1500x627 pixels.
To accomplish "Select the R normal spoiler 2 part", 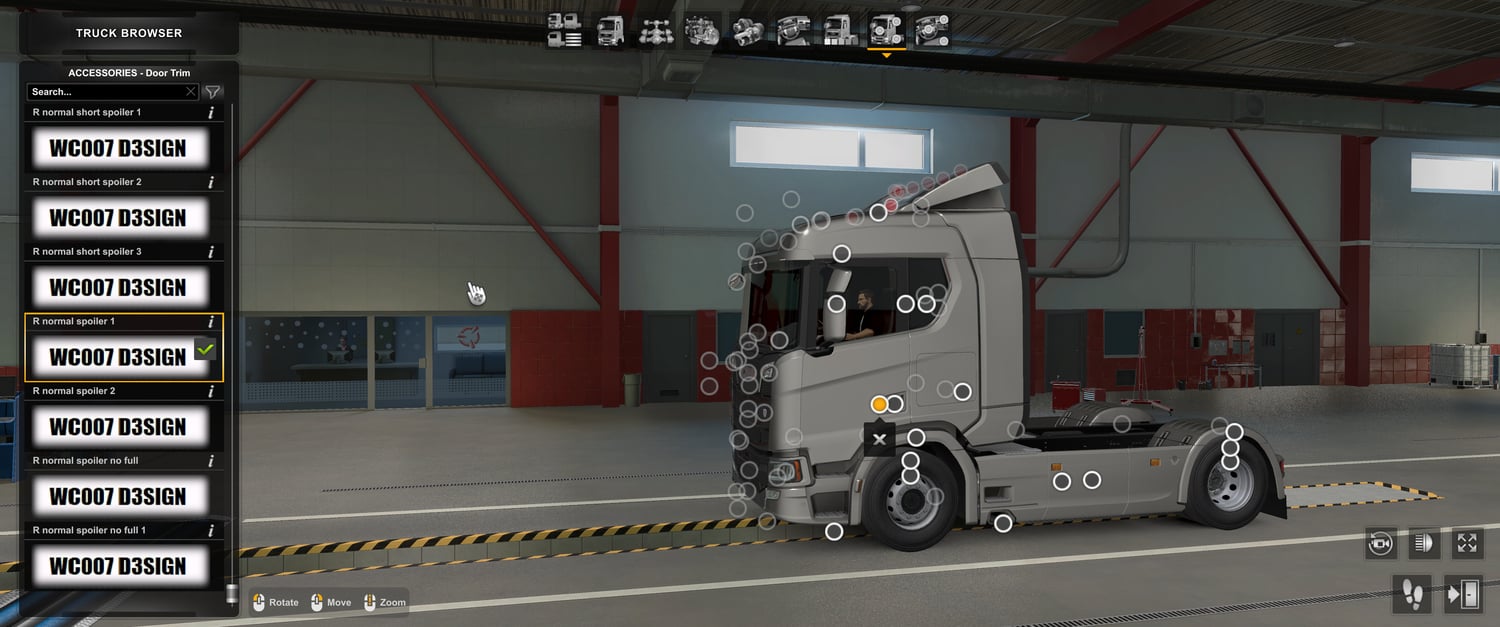I will [118, 427].
